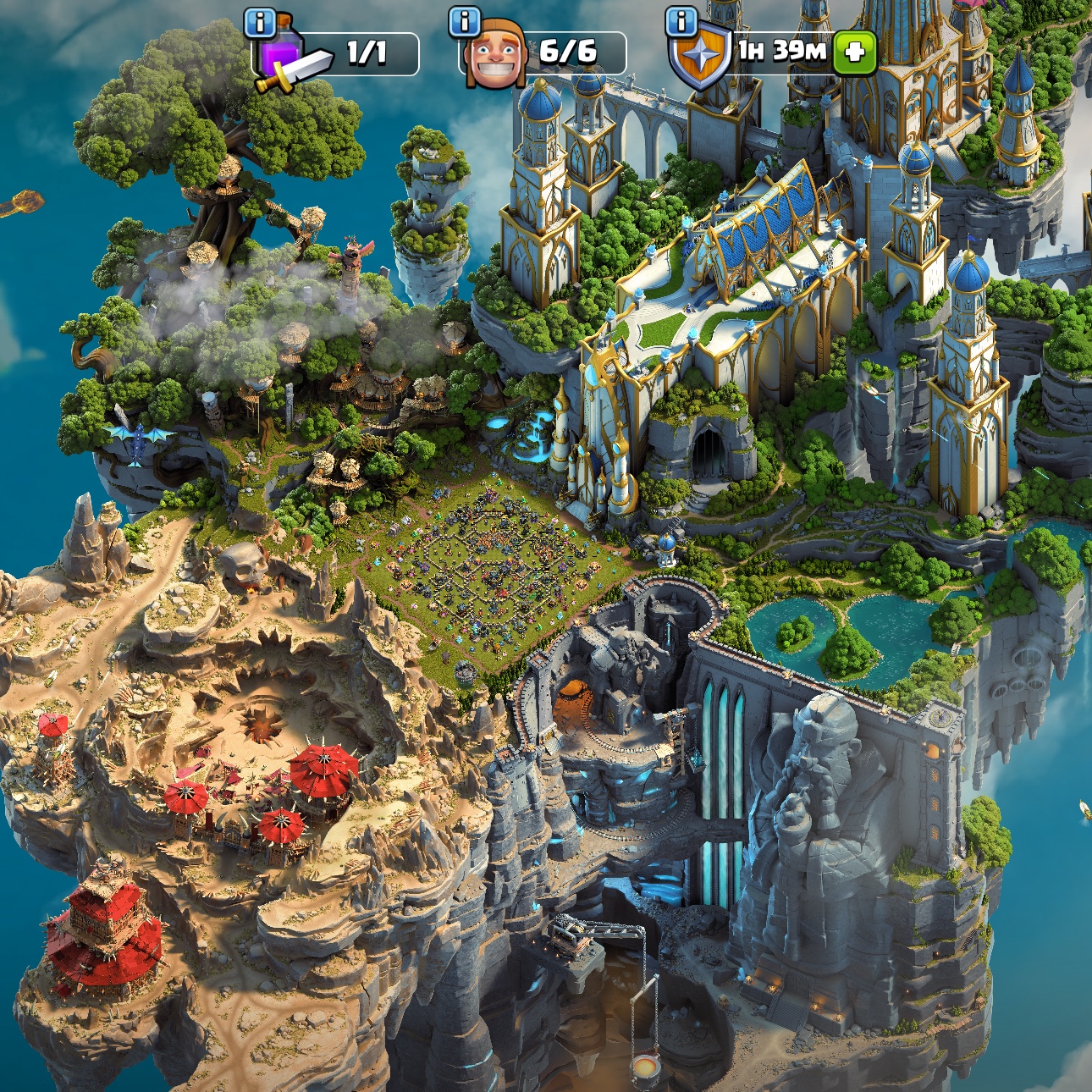Select the potion and sword icon
Viewport: 1092px width, 1092px height.
(290, 61)
